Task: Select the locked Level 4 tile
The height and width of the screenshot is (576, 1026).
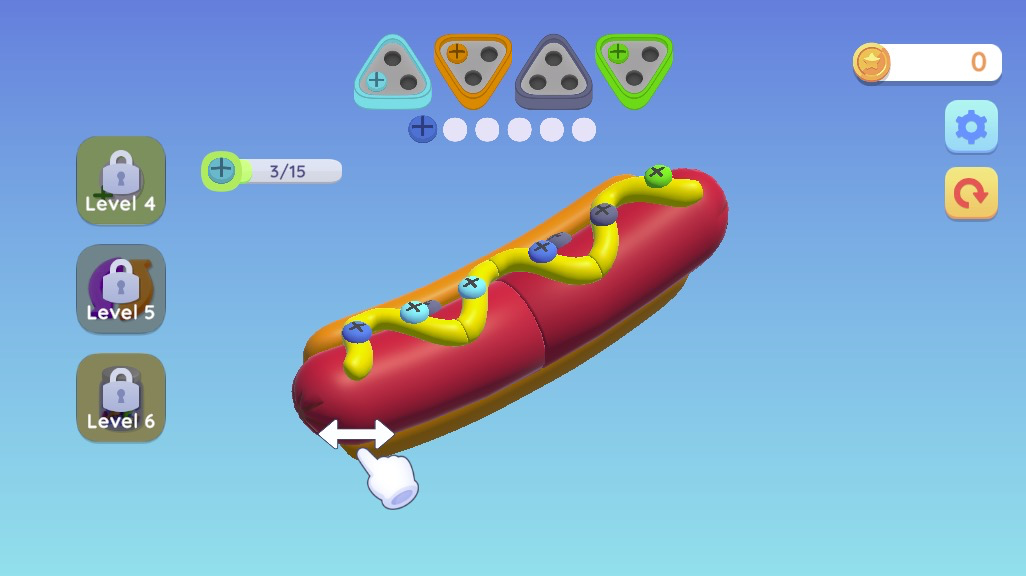Action: pyautogui.click(x=121, y=180)
